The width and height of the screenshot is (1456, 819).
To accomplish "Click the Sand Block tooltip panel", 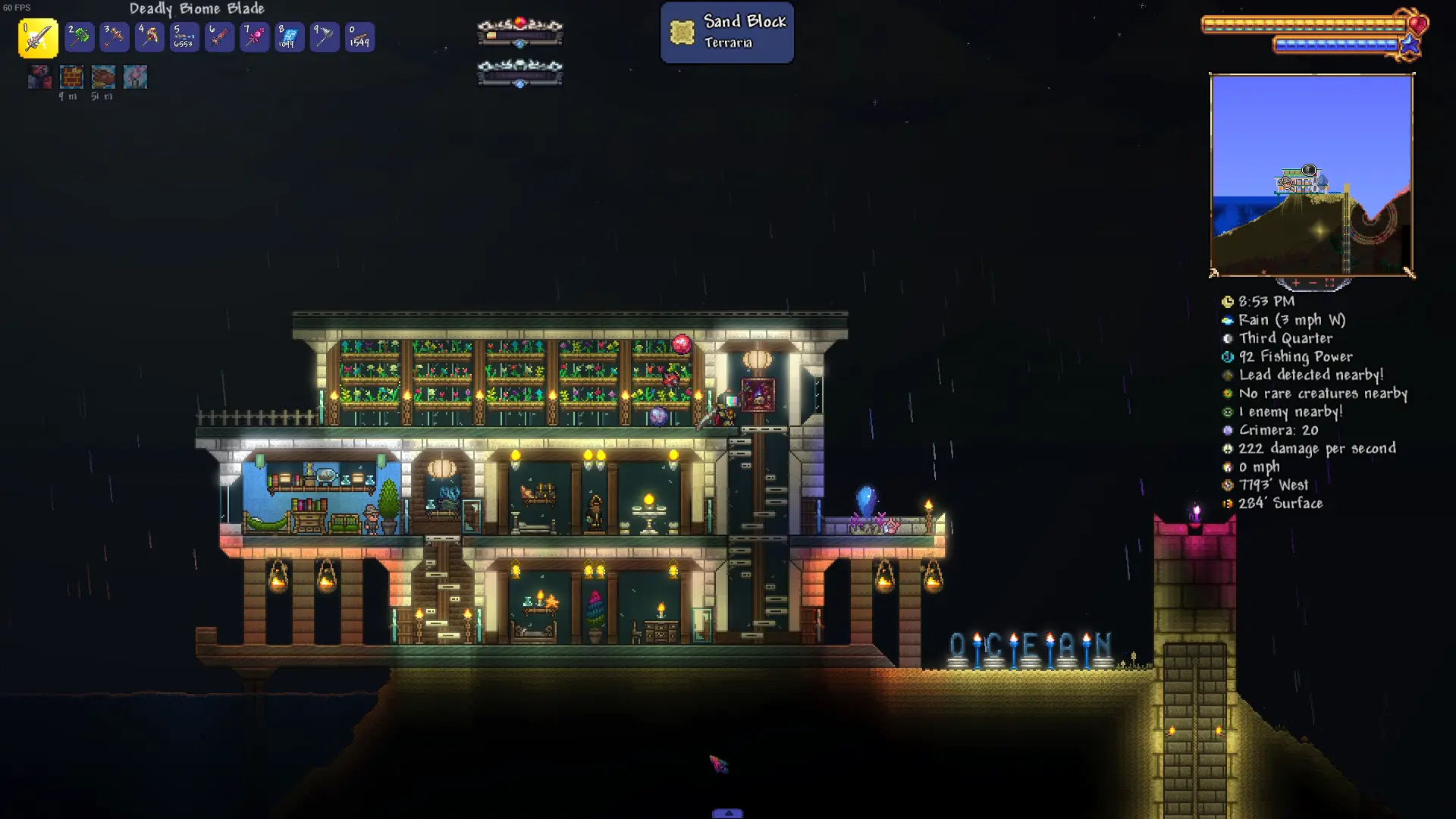I will tap(726, 32).
